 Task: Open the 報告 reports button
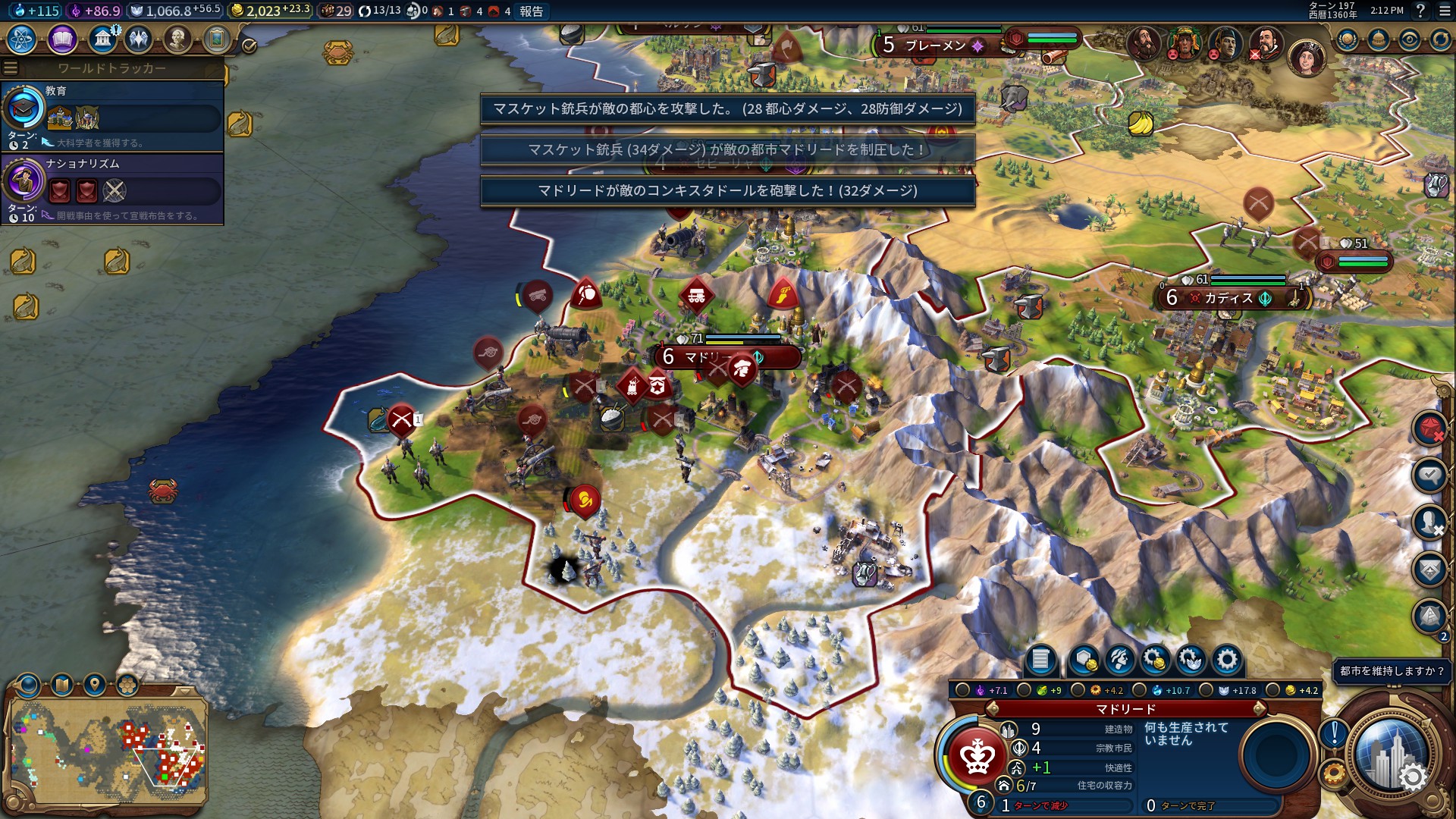[531, 11]
